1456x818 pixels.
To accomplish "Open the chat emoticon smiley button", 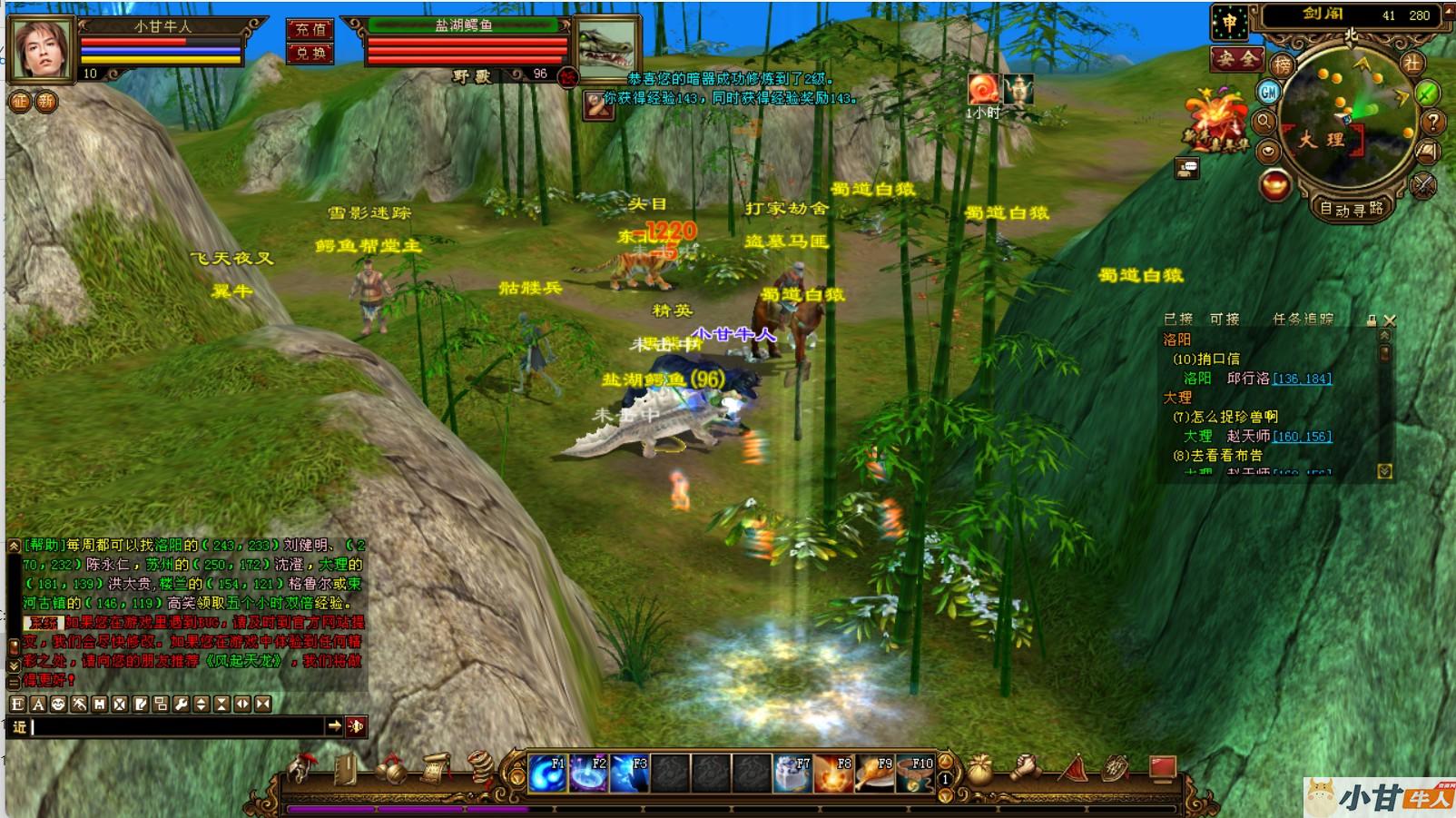I will click(58, 704).
